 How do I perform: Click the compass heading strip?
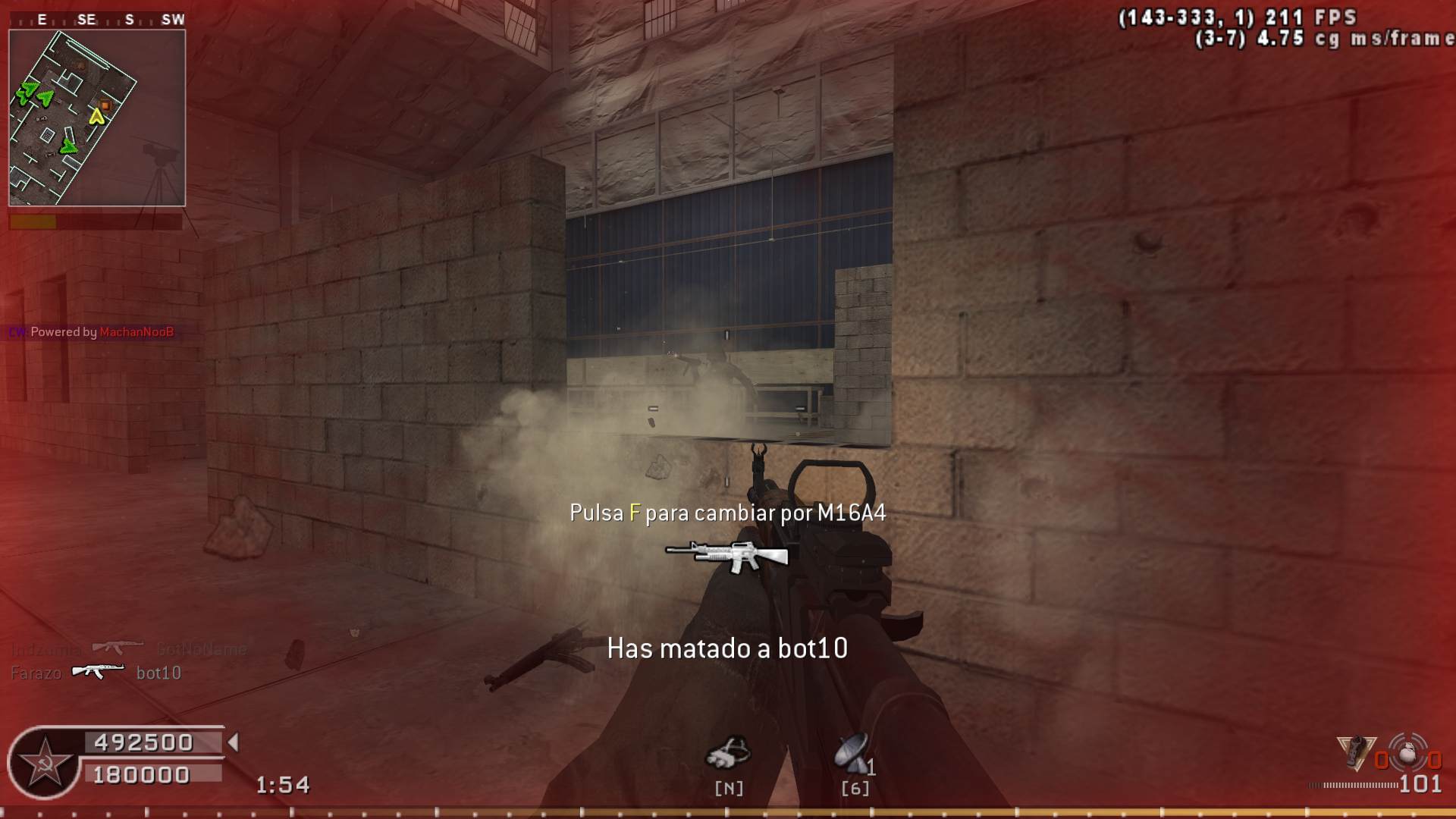tap(97, 20)
